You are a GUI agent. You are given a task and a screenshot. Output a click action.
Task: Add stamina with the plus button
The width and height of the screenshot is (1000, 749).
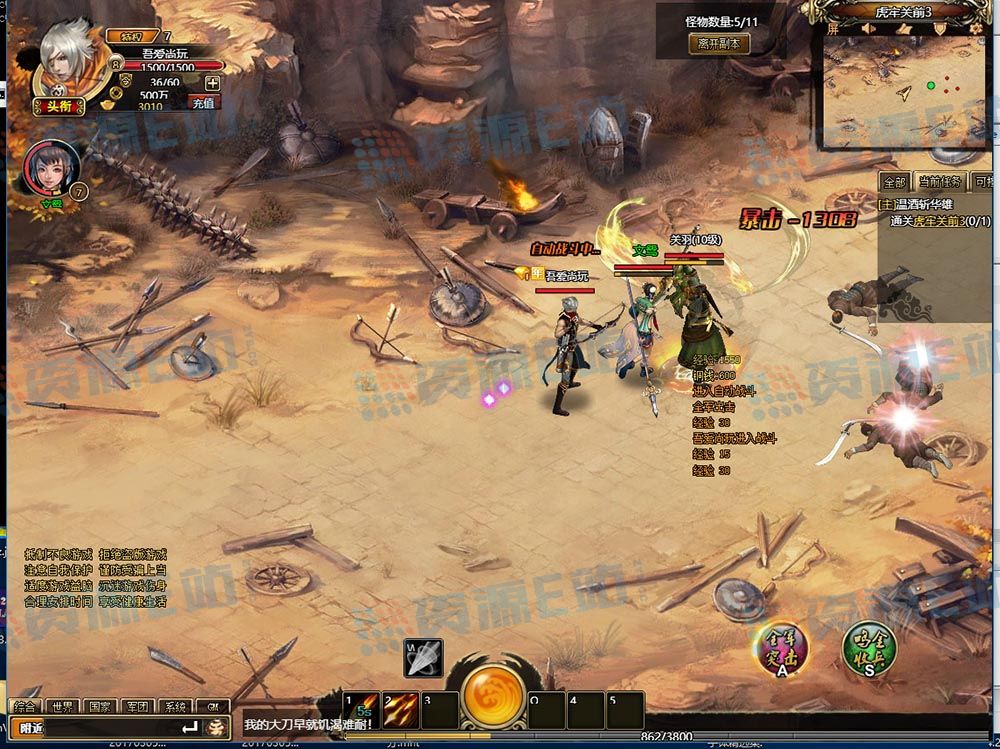point(212,83)
